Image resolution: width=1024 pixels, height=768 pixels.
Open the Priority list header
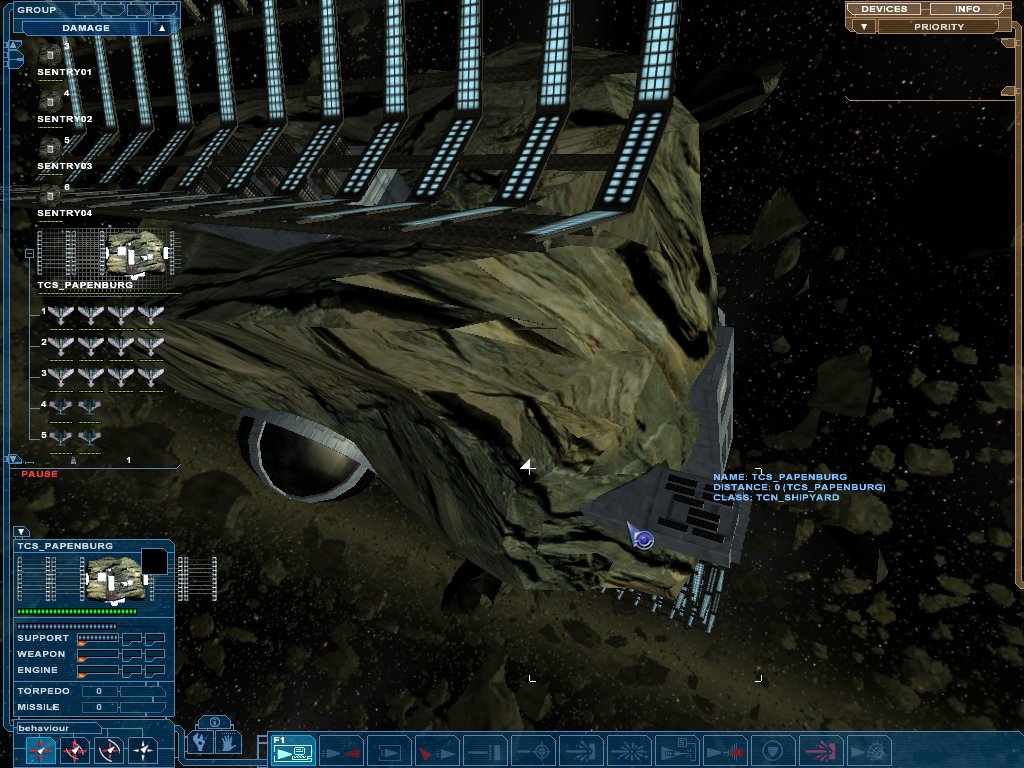(x=939, y=27)
